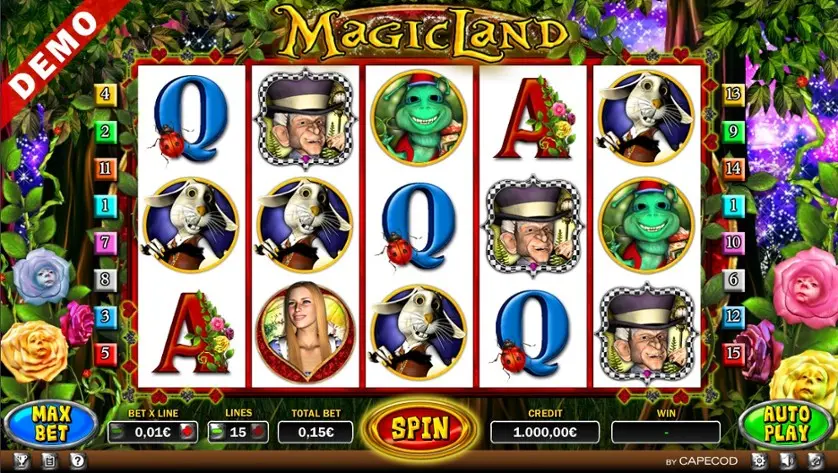Open the help question mark
Viewport: 838px width, 473px height.
click(77, 461)
